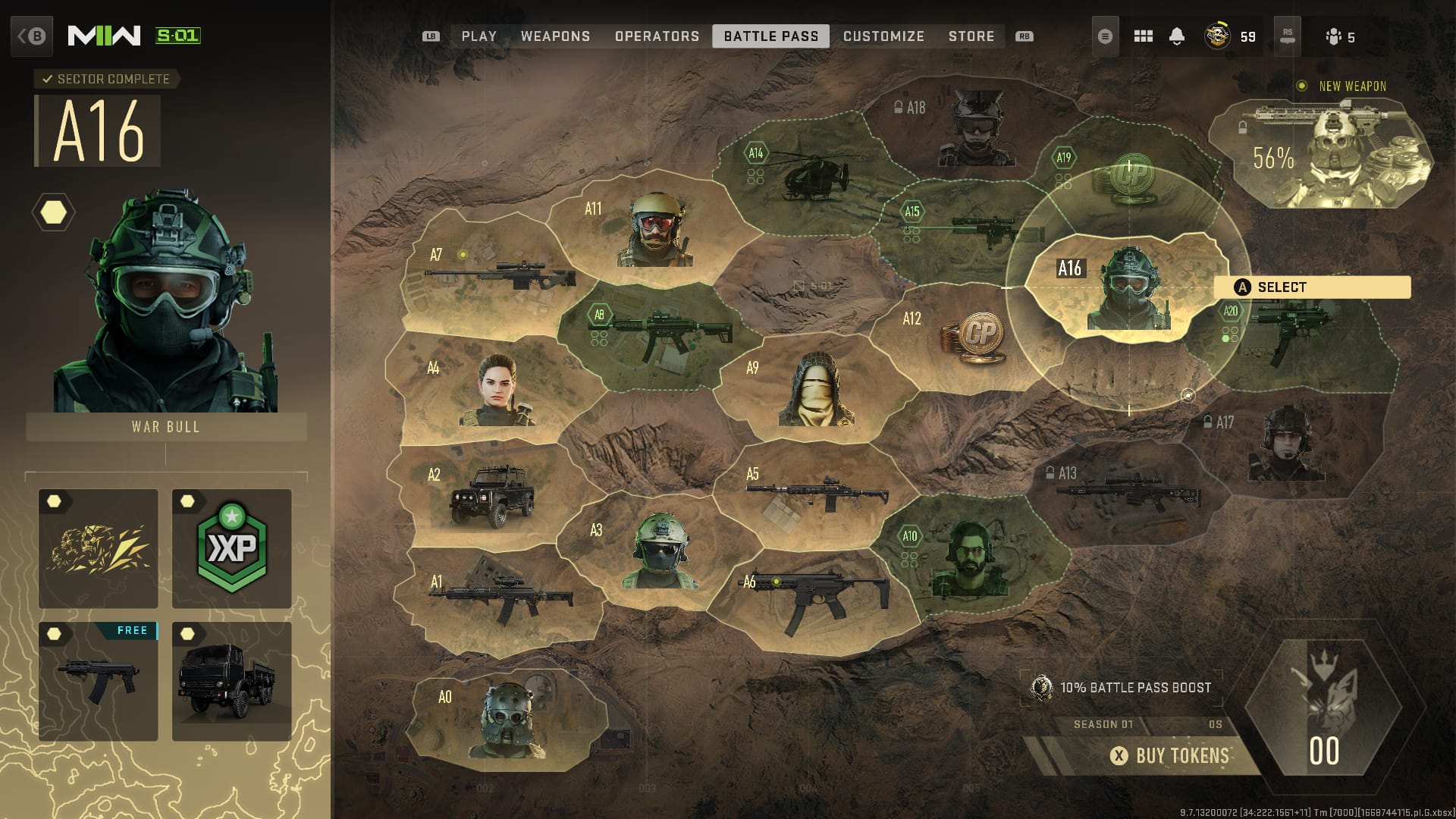
Task: Open sector A0 operator tile
Action: click(504, 720)
